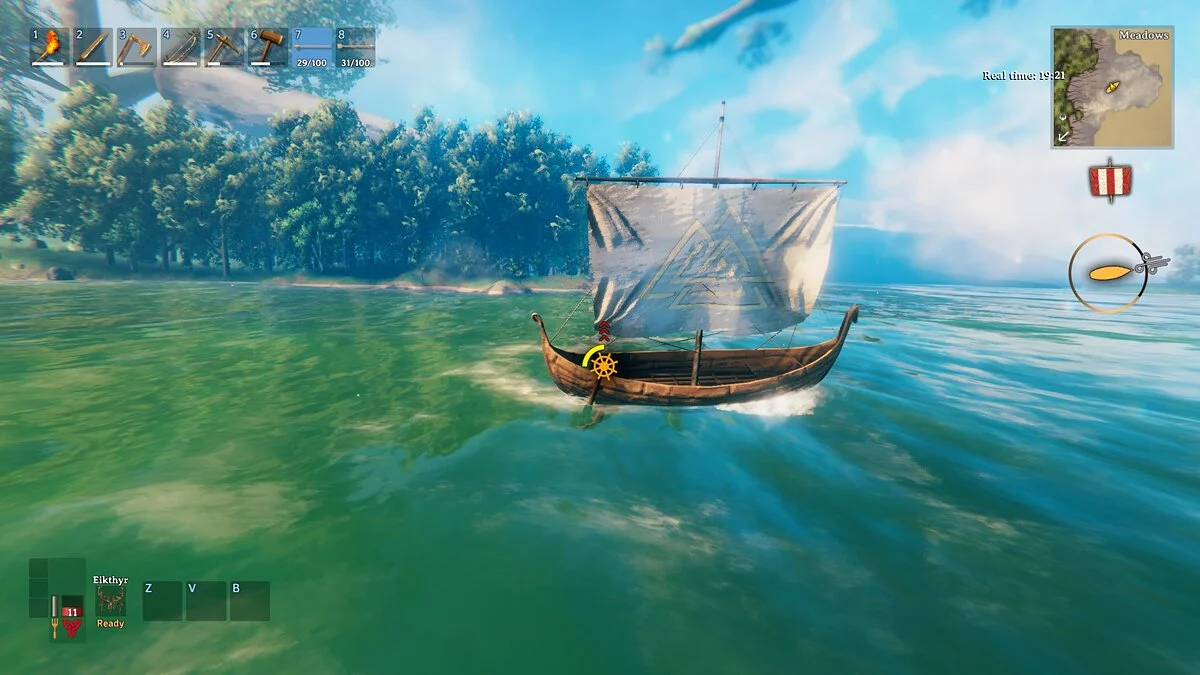Select the arrow stack showing 31/100
Image resolution: width=1200 pixels, height=675 pixels.
[356, 47]
